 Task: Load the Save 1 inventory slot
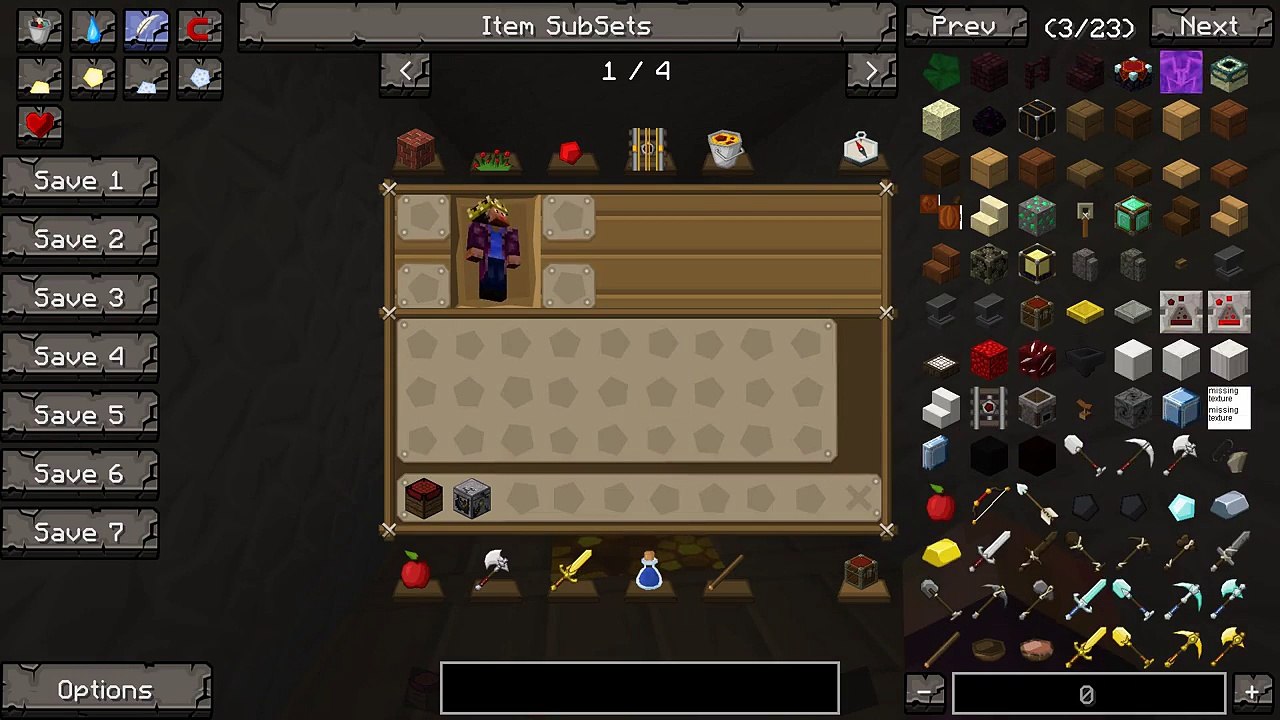pos(79,181)
